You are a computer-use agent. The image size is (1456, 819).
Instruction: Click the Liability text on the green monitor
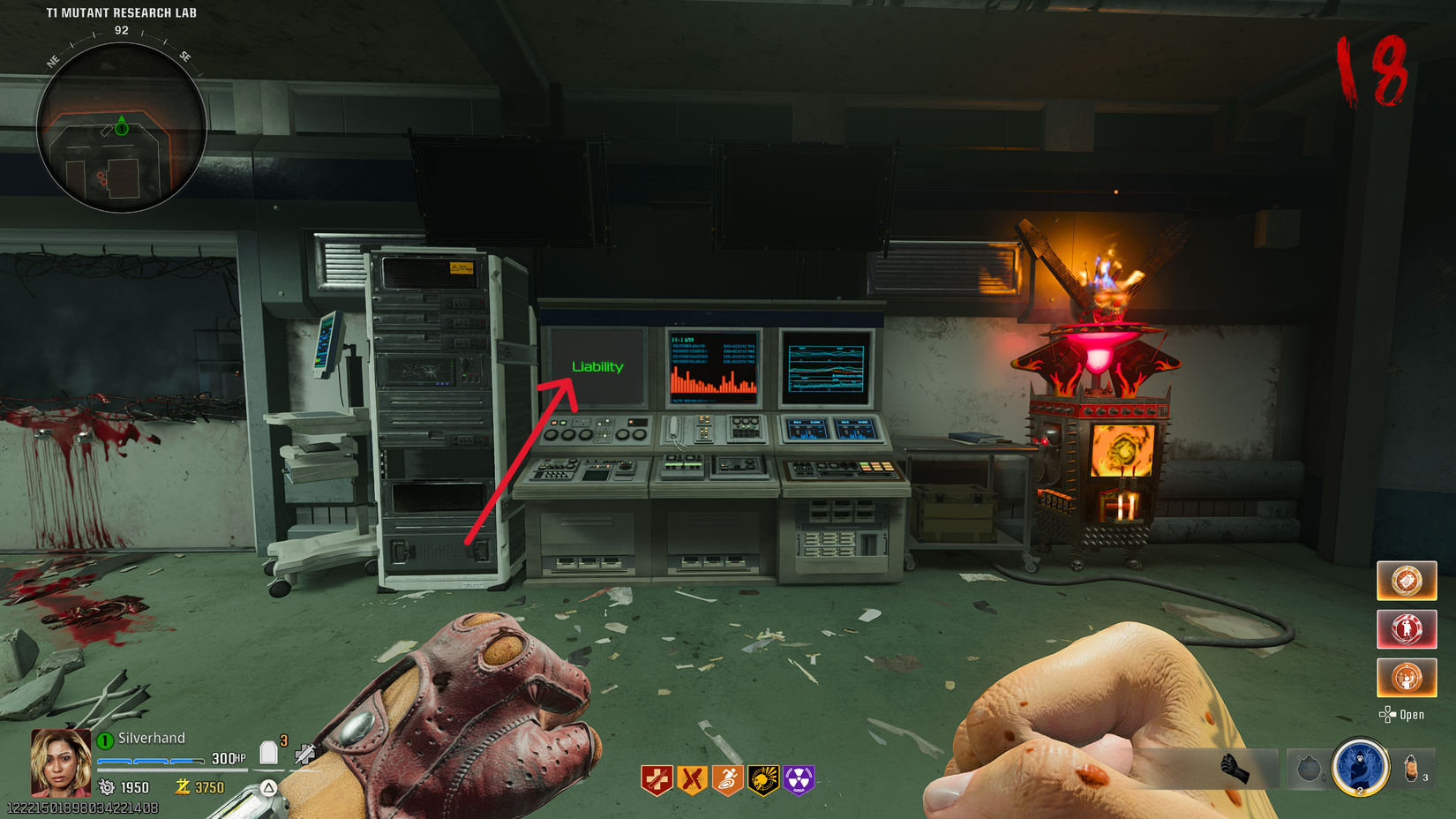tap(598, 364)
